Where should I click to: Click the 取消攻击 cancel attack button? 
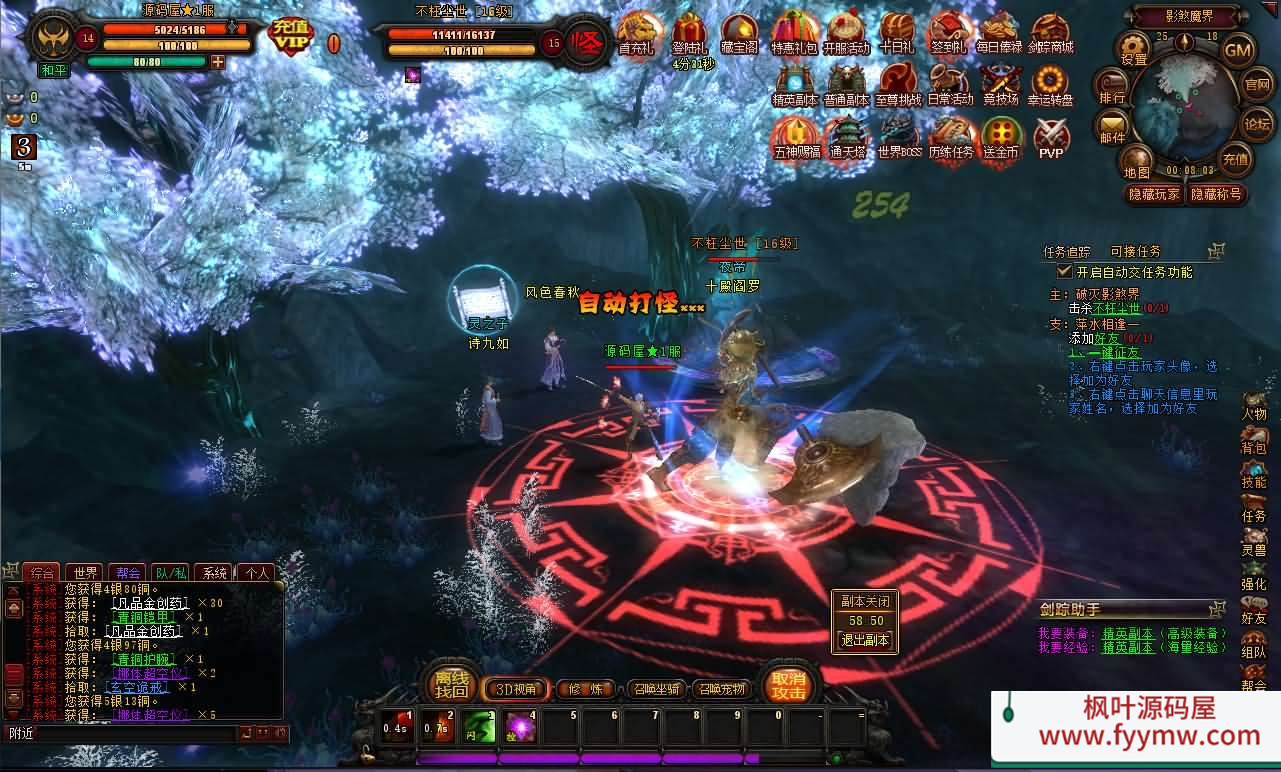(x=788, y=685)
